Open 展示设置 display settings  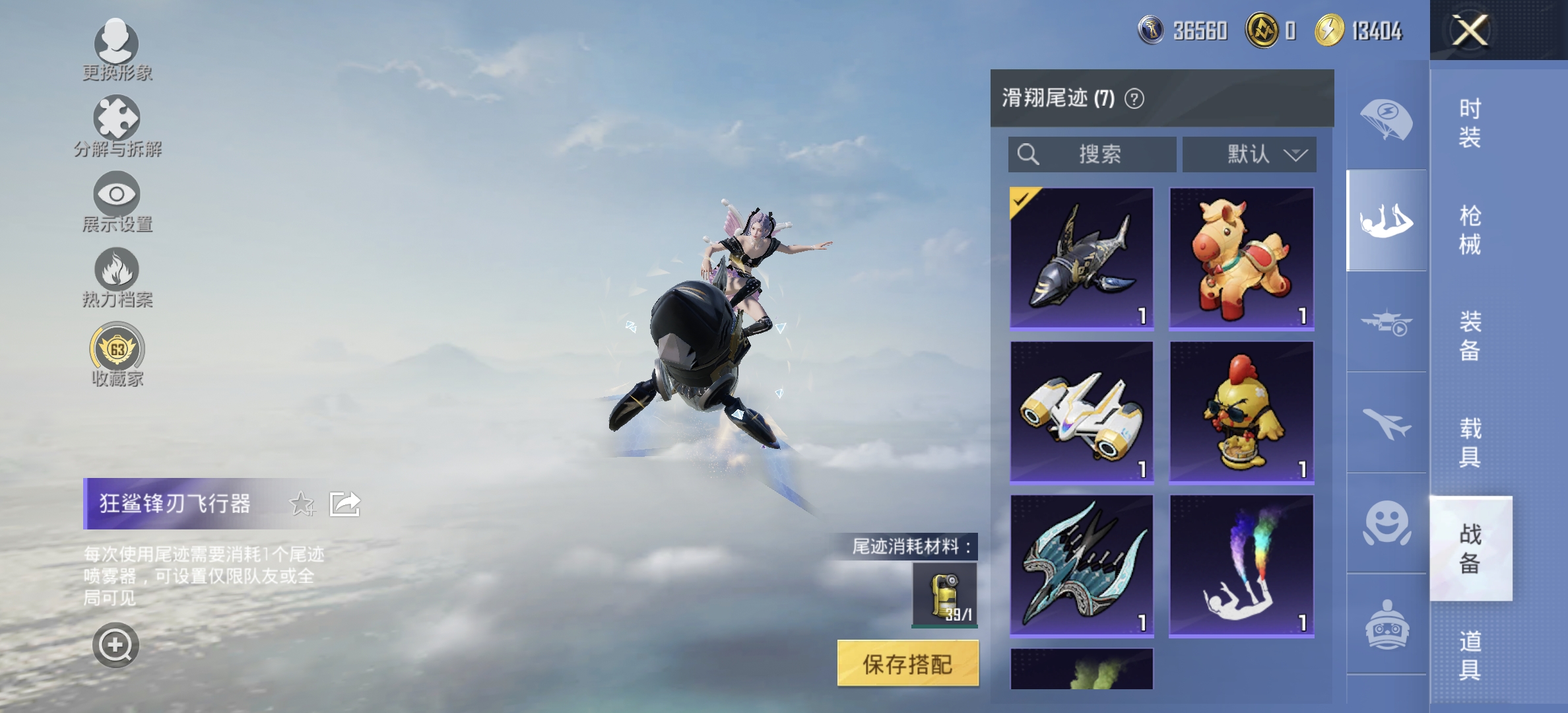[115, 195]
